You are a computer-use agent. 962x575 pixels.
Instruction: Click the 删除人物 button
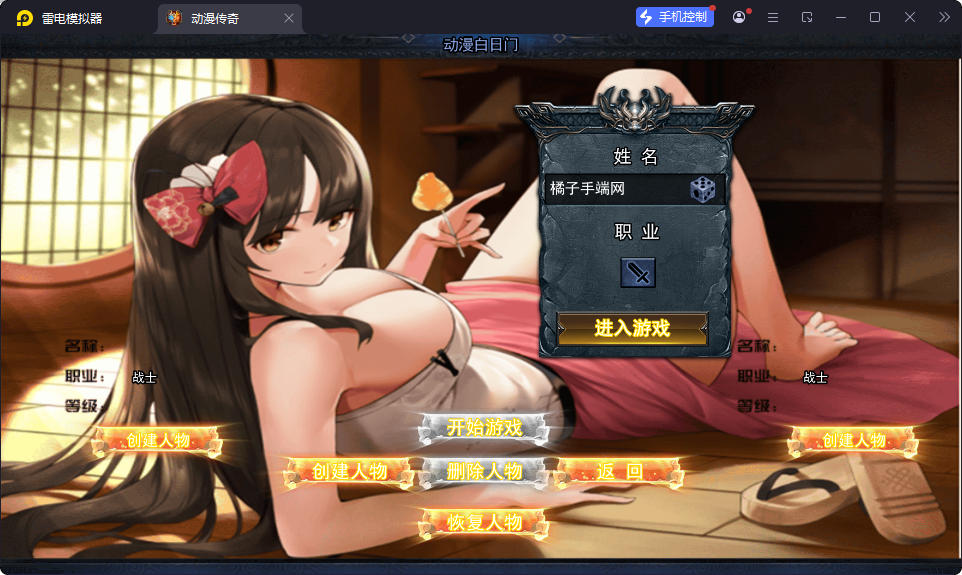[x=485, y=471]
